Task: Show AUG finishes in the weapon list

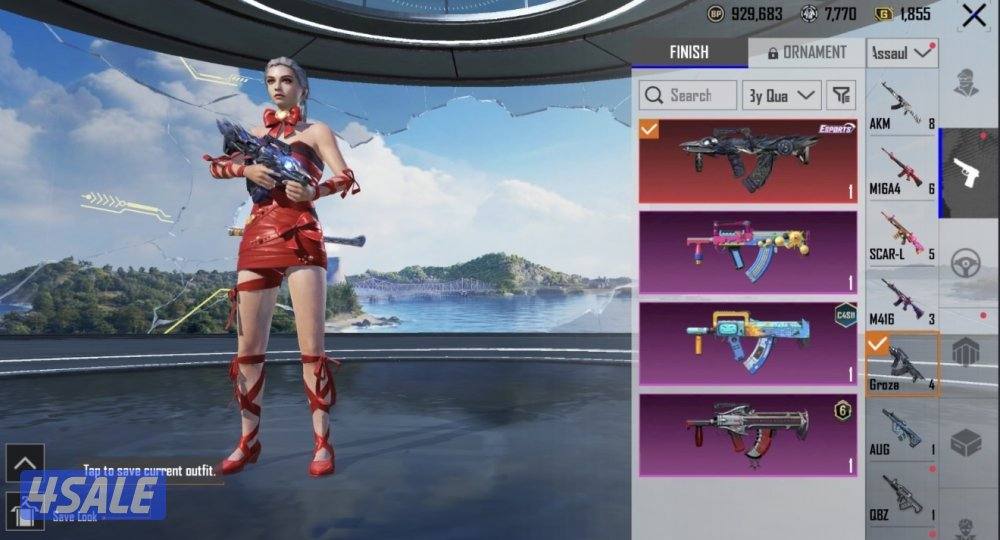Action: [x=902, y=430]
